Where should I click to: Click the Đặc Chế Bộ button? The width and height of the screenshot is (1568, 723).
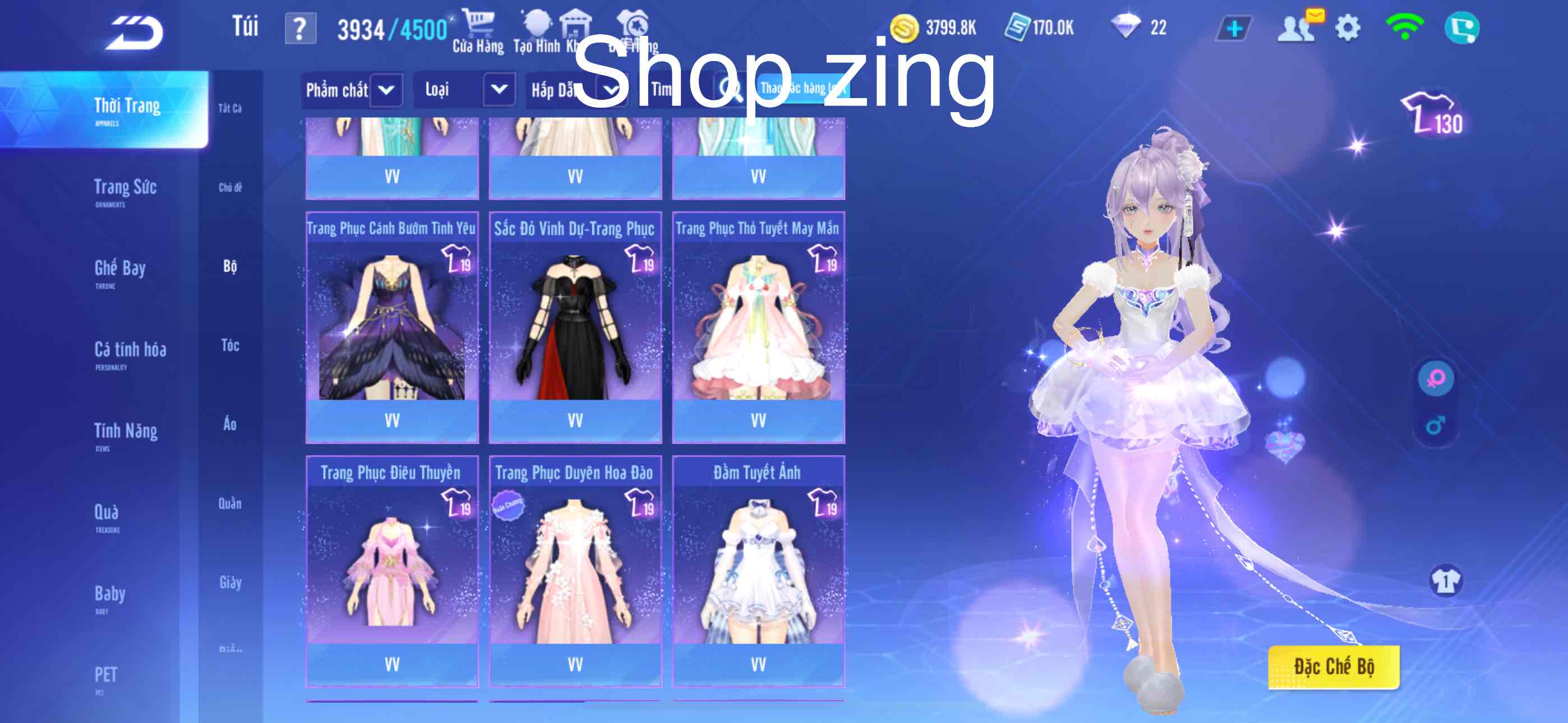pyautogui.click(x=1333, y=667)
